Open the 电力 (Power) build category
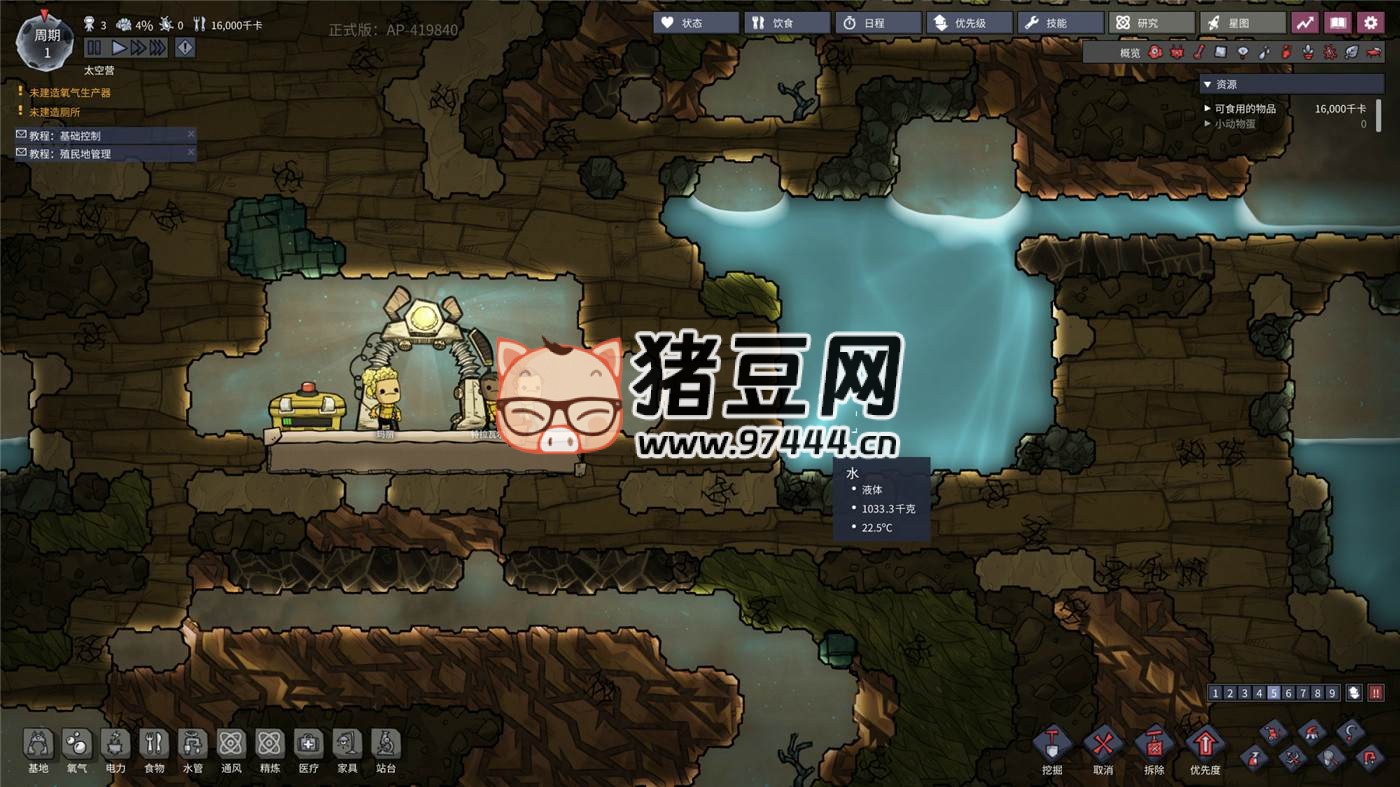 [x=115, y=751]
